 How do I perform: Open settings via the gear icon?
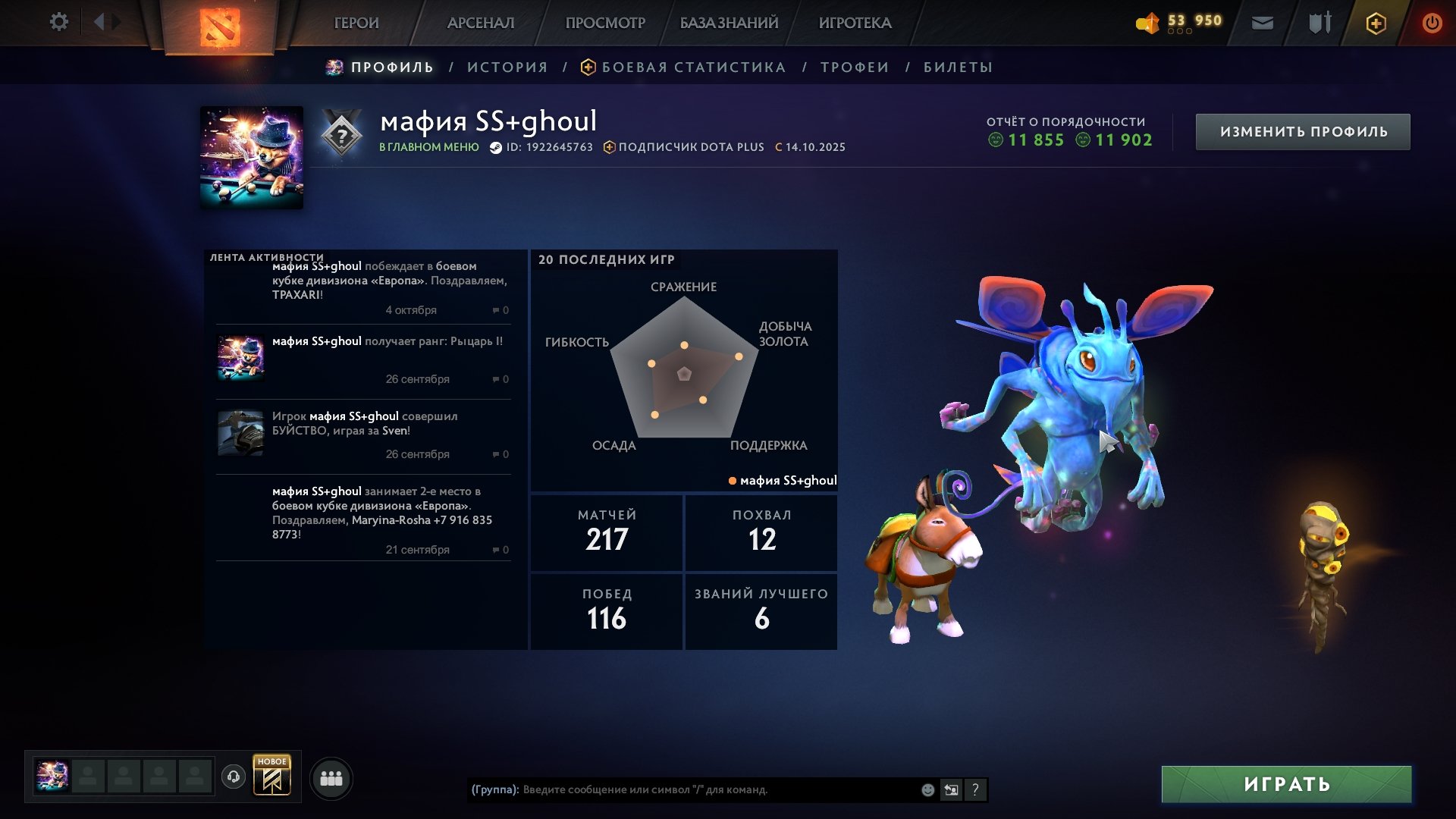tap(58, 21)
